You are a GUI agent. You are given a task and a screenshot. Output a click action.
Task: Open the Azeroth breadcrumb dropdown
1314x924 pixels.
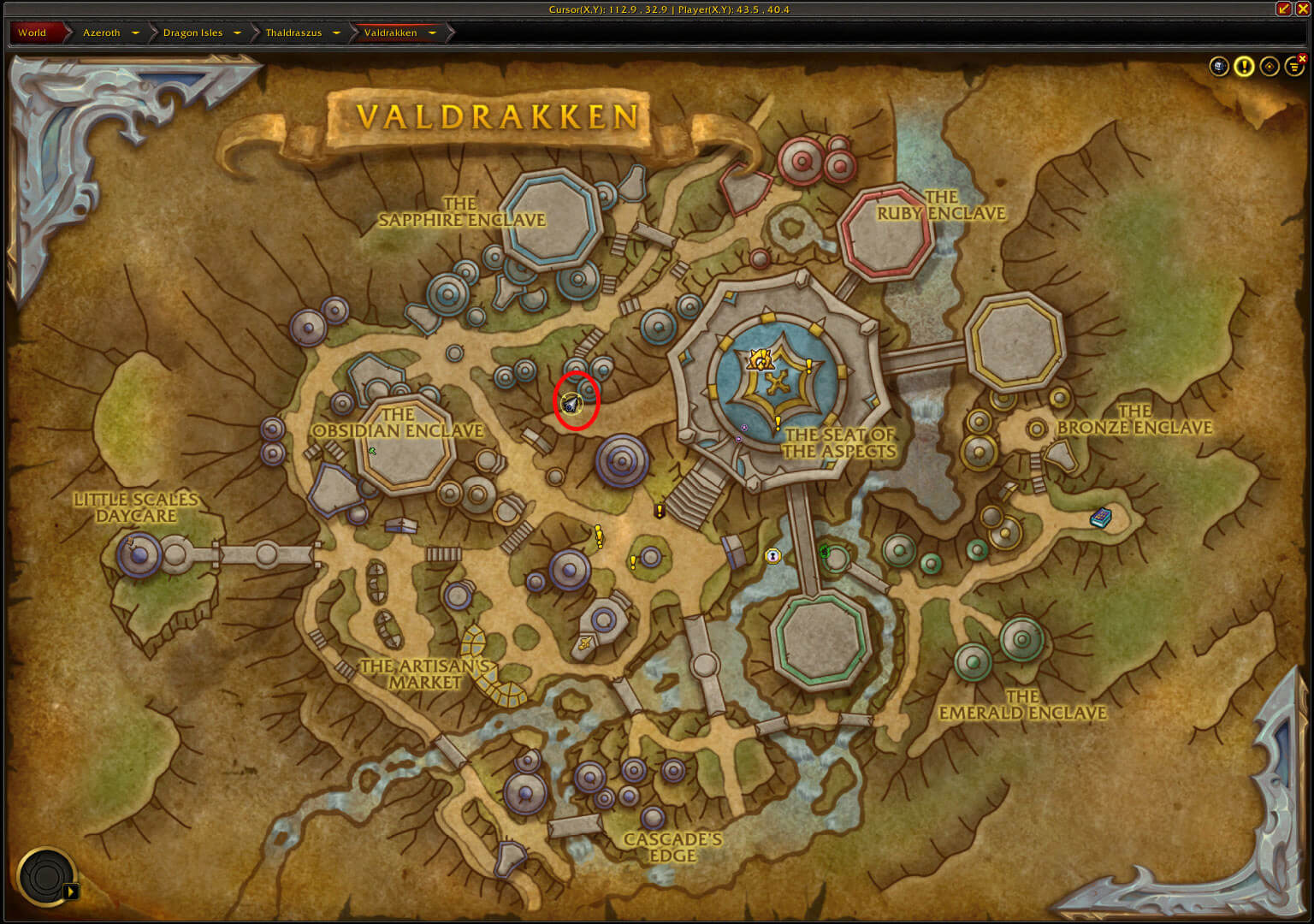coord(134,33)
